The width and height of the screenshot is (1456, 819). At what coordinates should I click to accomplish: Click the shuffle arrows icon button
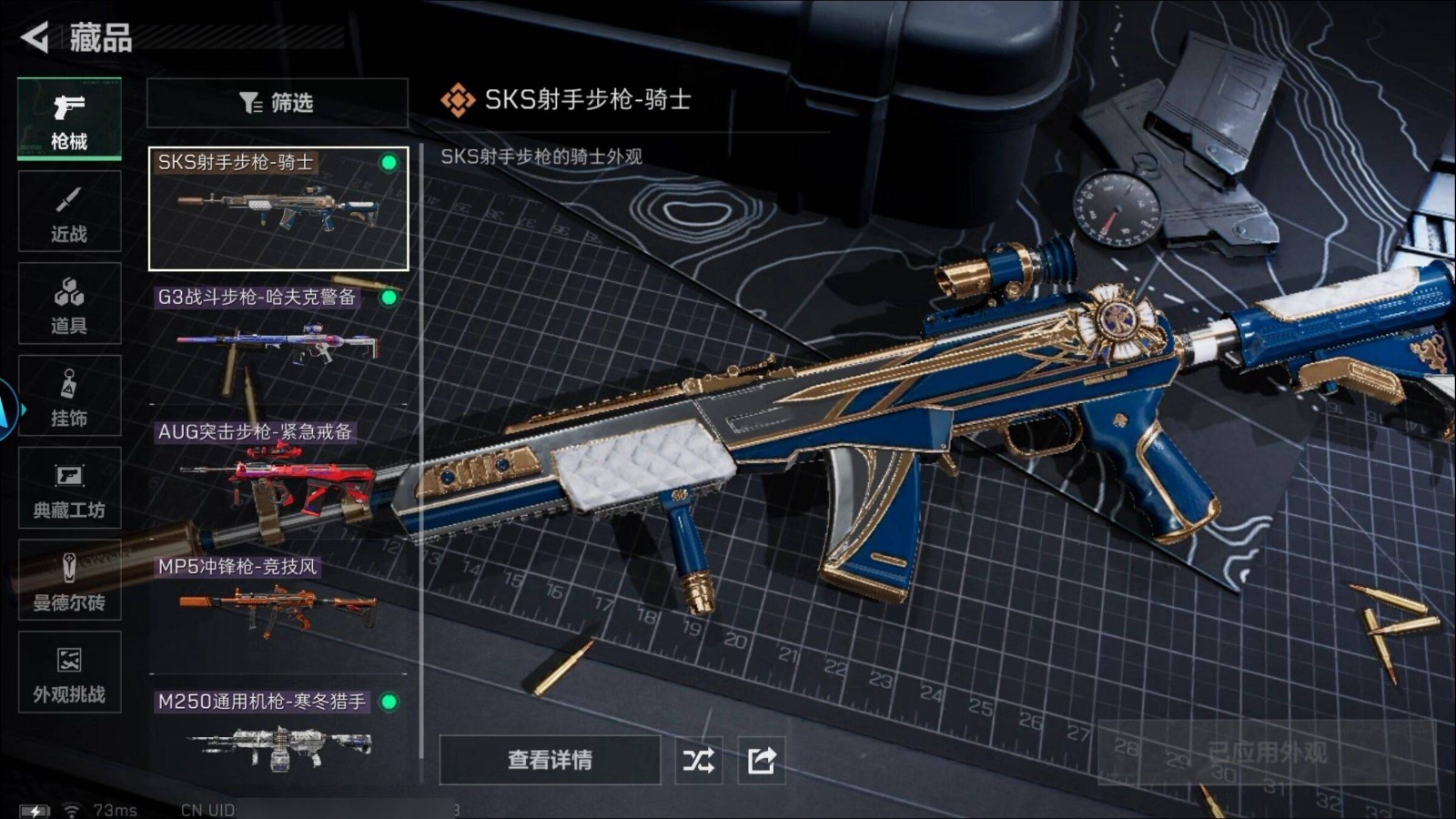click(x=699, y=760)
